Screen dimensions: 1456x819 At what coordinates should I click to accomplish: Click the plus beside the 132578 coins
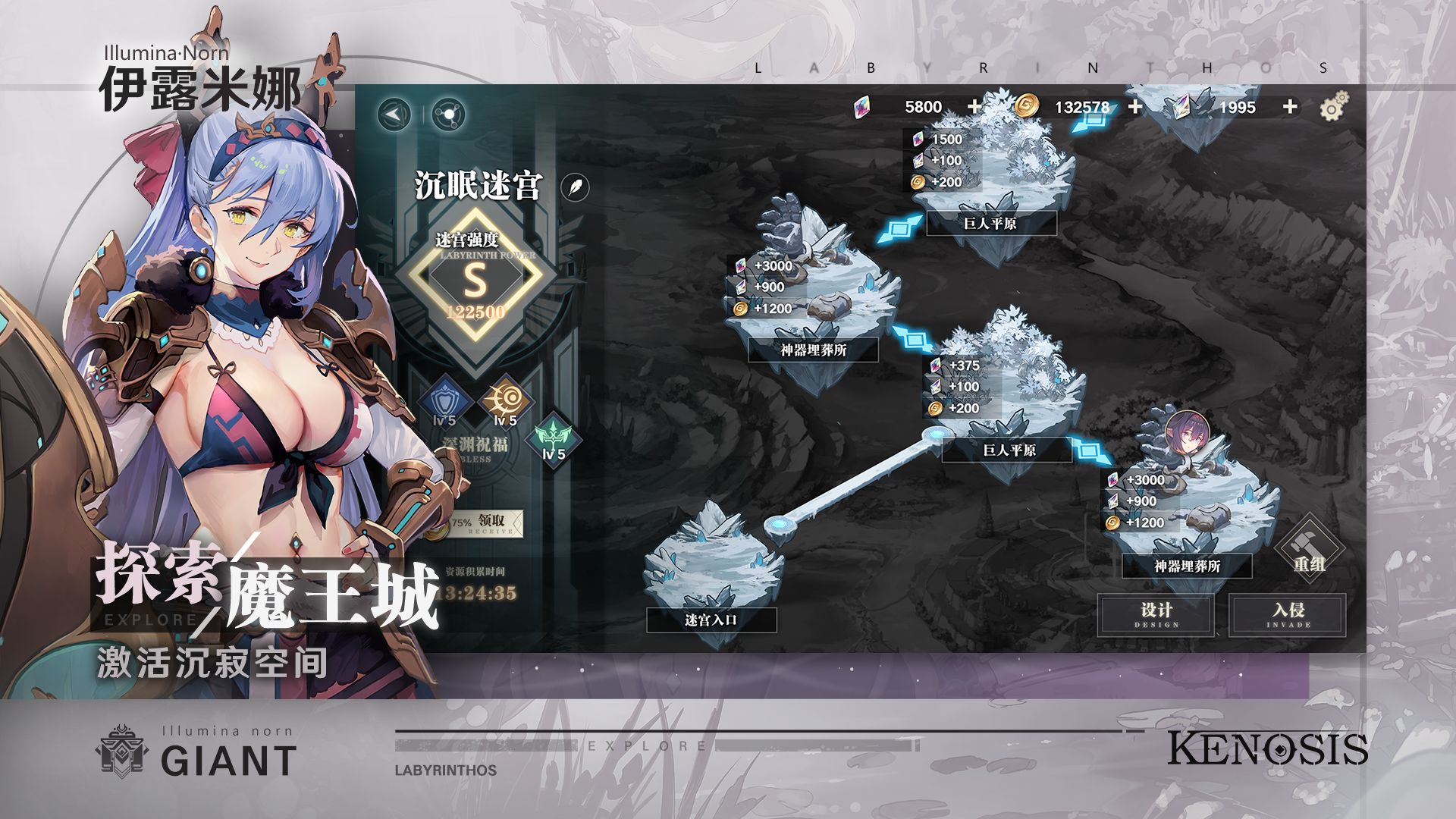pyautogui.click(x=1134, y=106)
